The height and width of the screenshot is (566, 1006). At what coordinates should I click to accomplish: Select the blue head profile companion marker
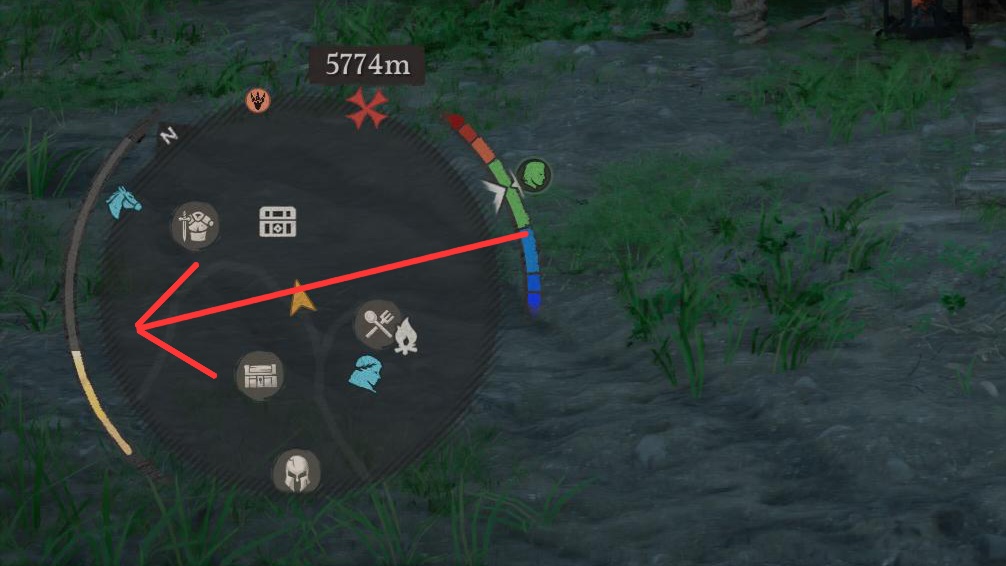(x=367, y=373)
